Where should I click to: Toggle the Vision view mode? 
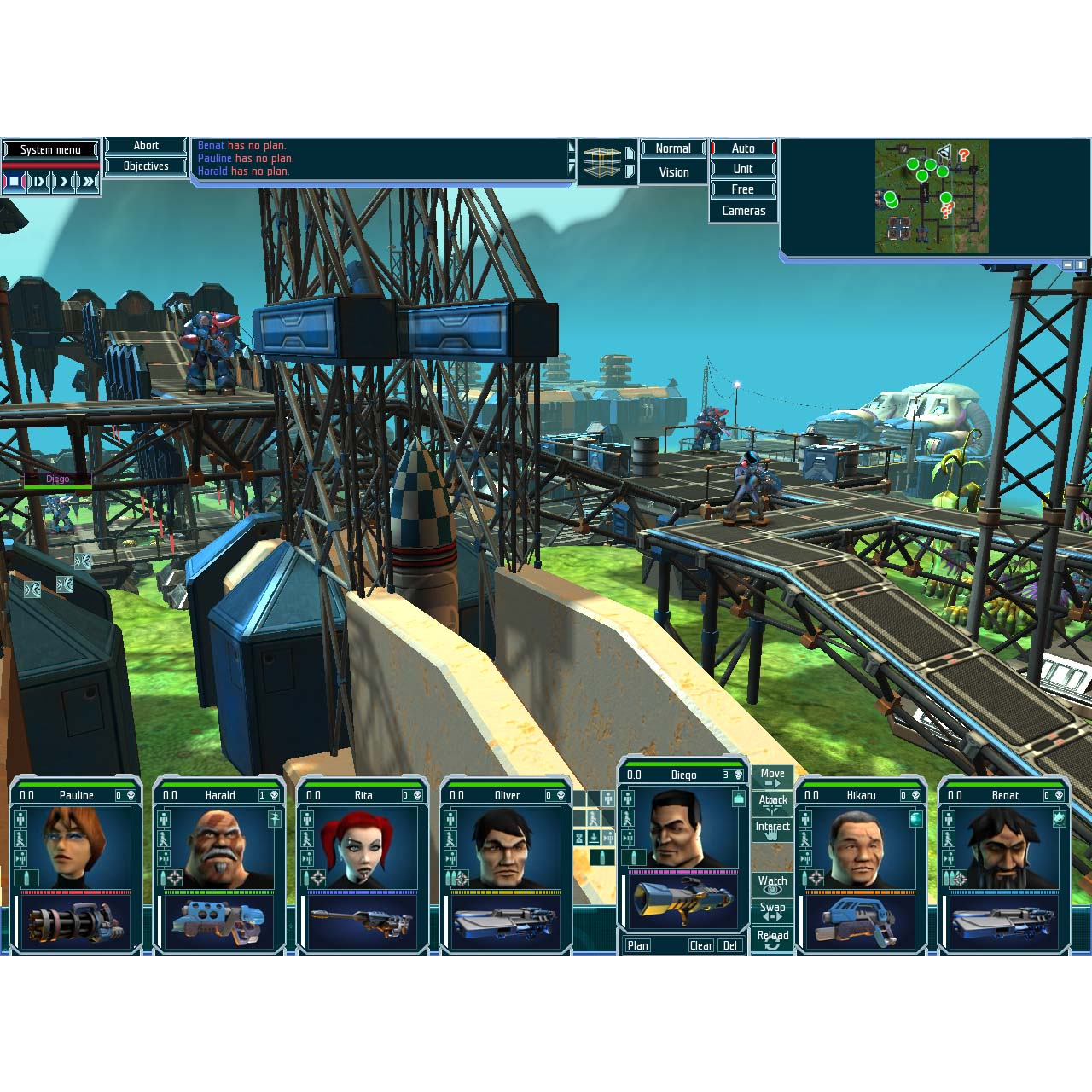(x=673, y=172)
